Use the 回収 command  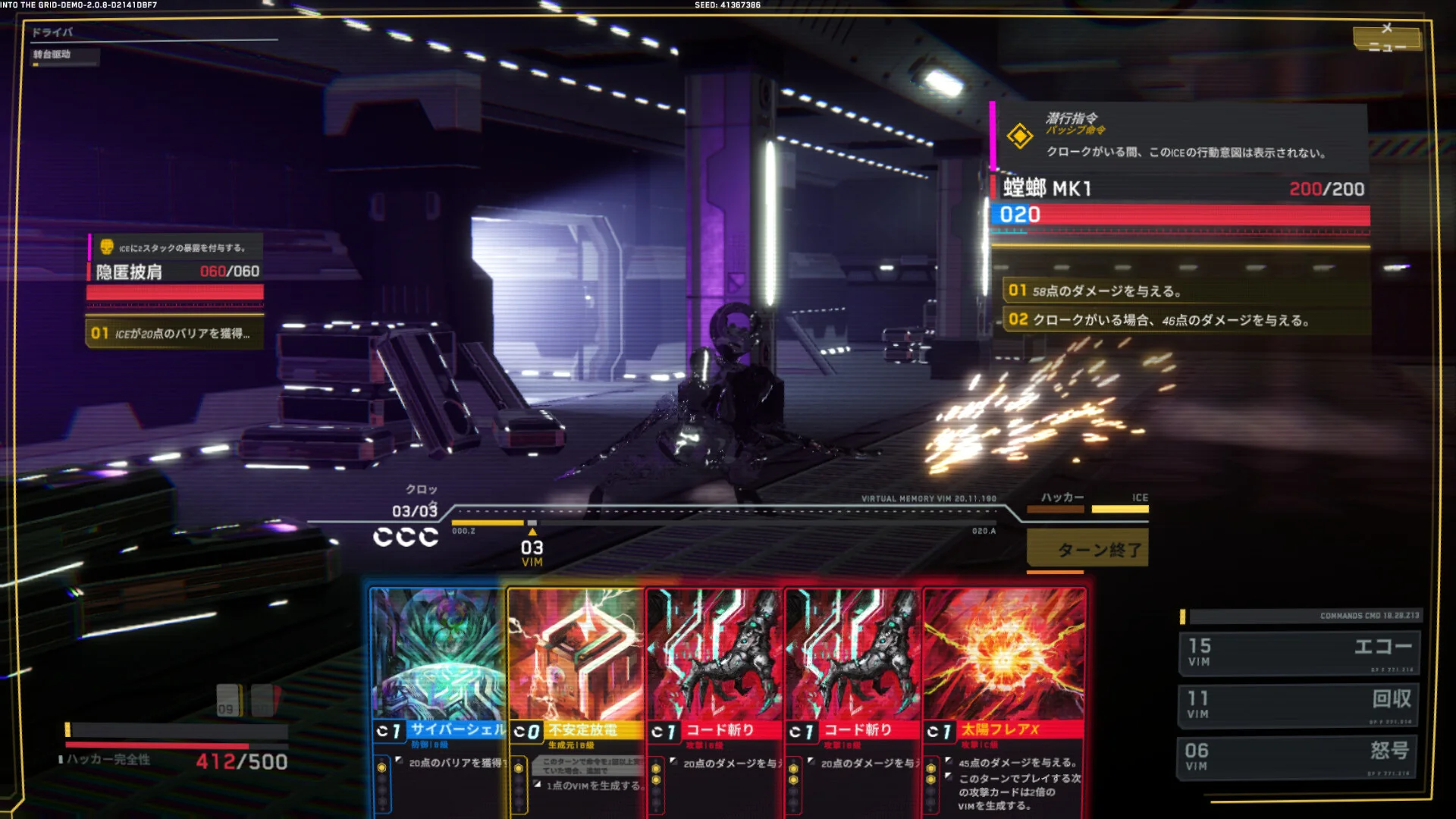click(x=1299, y=704)
